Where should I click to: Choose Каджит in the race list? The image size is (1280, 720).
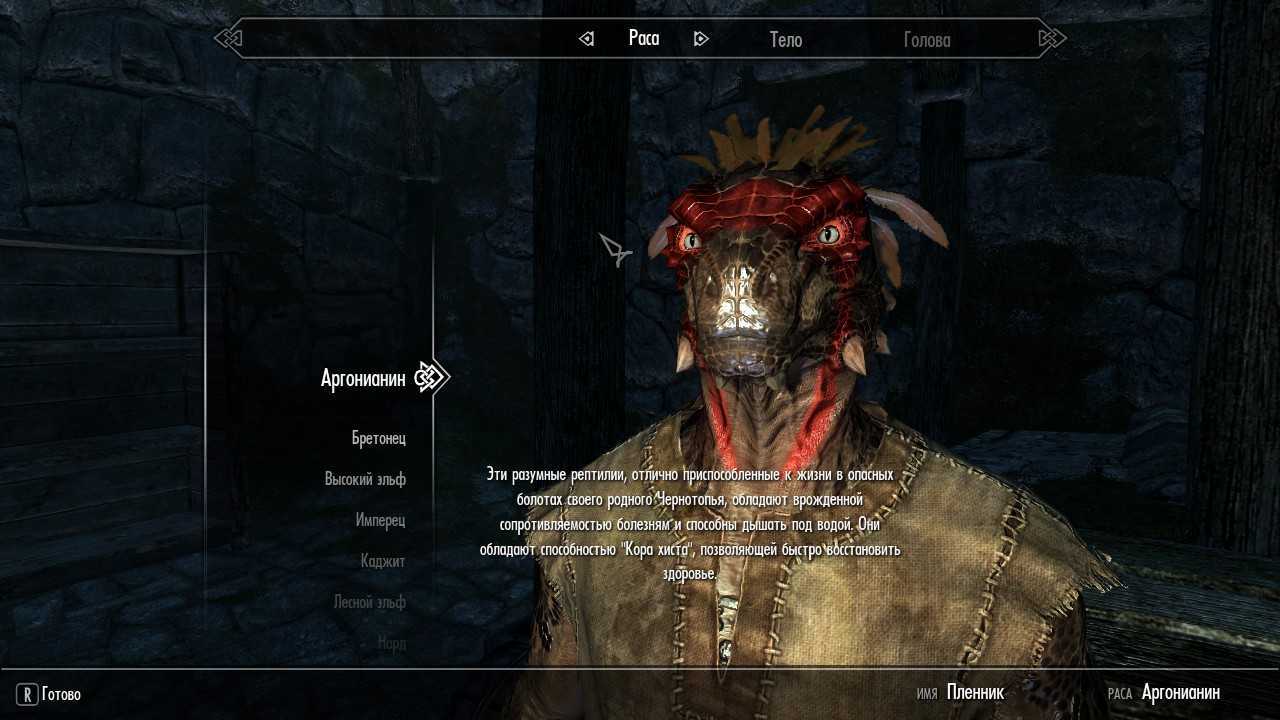383,561
